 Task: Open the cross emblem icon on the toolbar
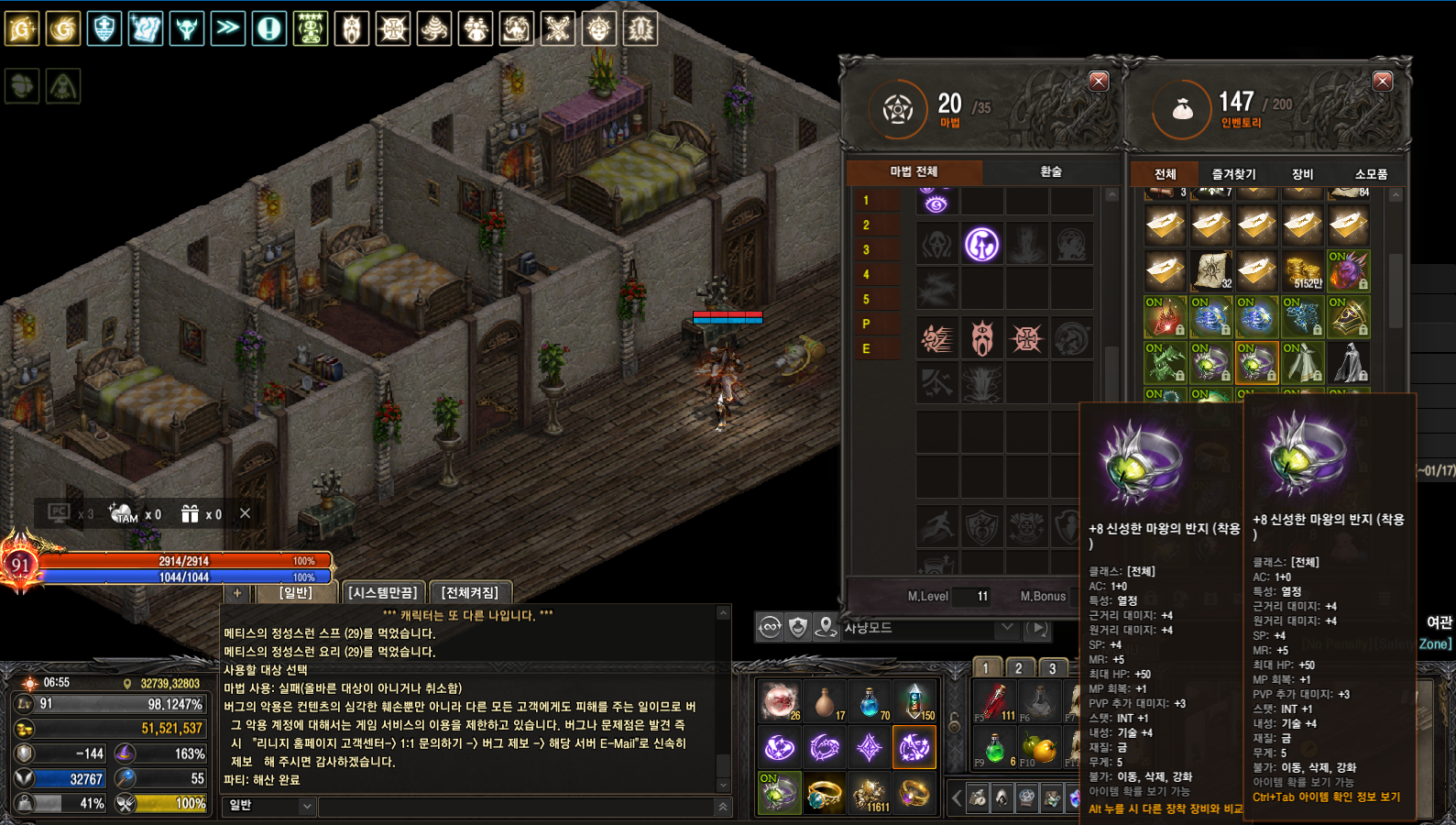tap(393, 28)
